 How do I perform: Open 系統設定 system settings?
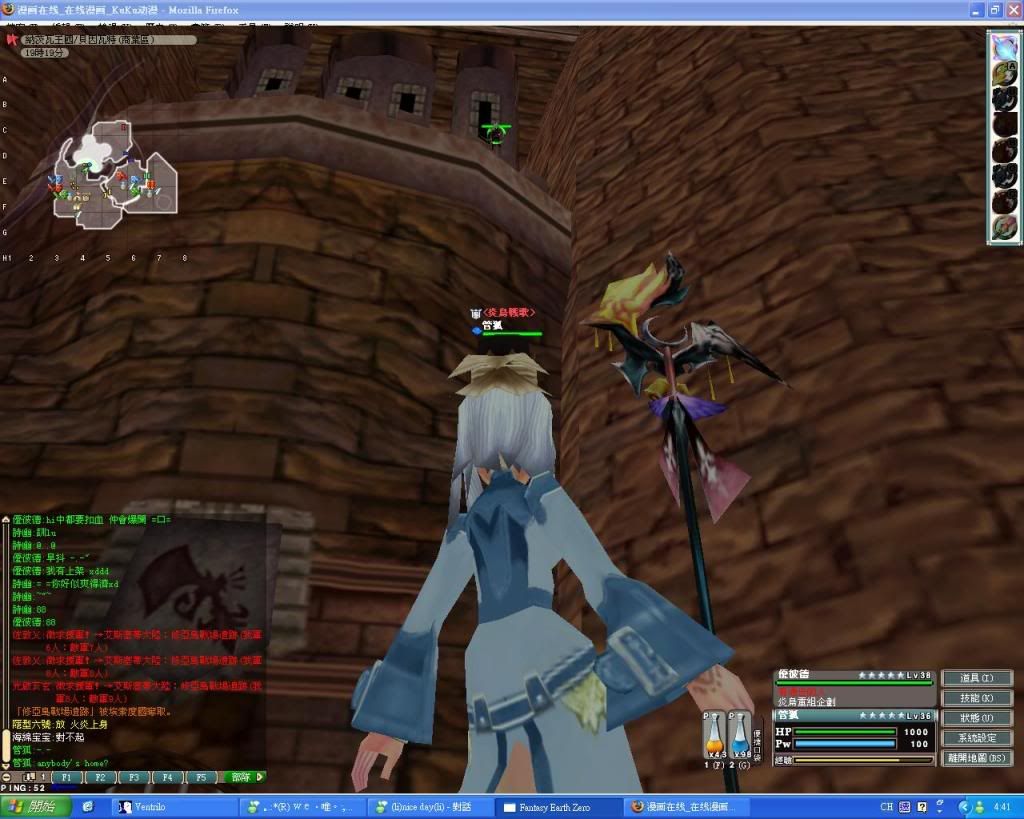[977, 738]
